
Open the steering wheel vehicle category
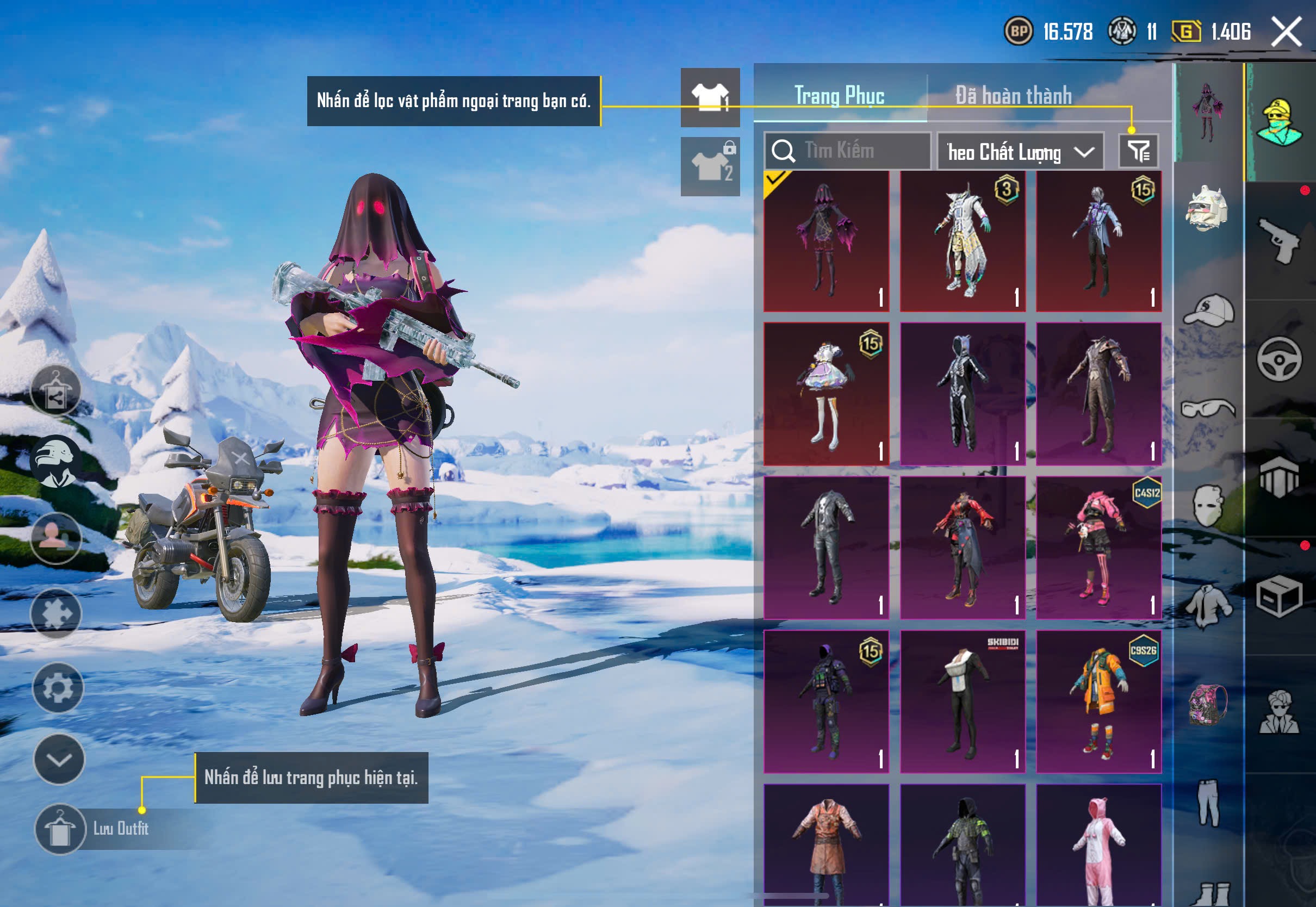(1279, 359)
